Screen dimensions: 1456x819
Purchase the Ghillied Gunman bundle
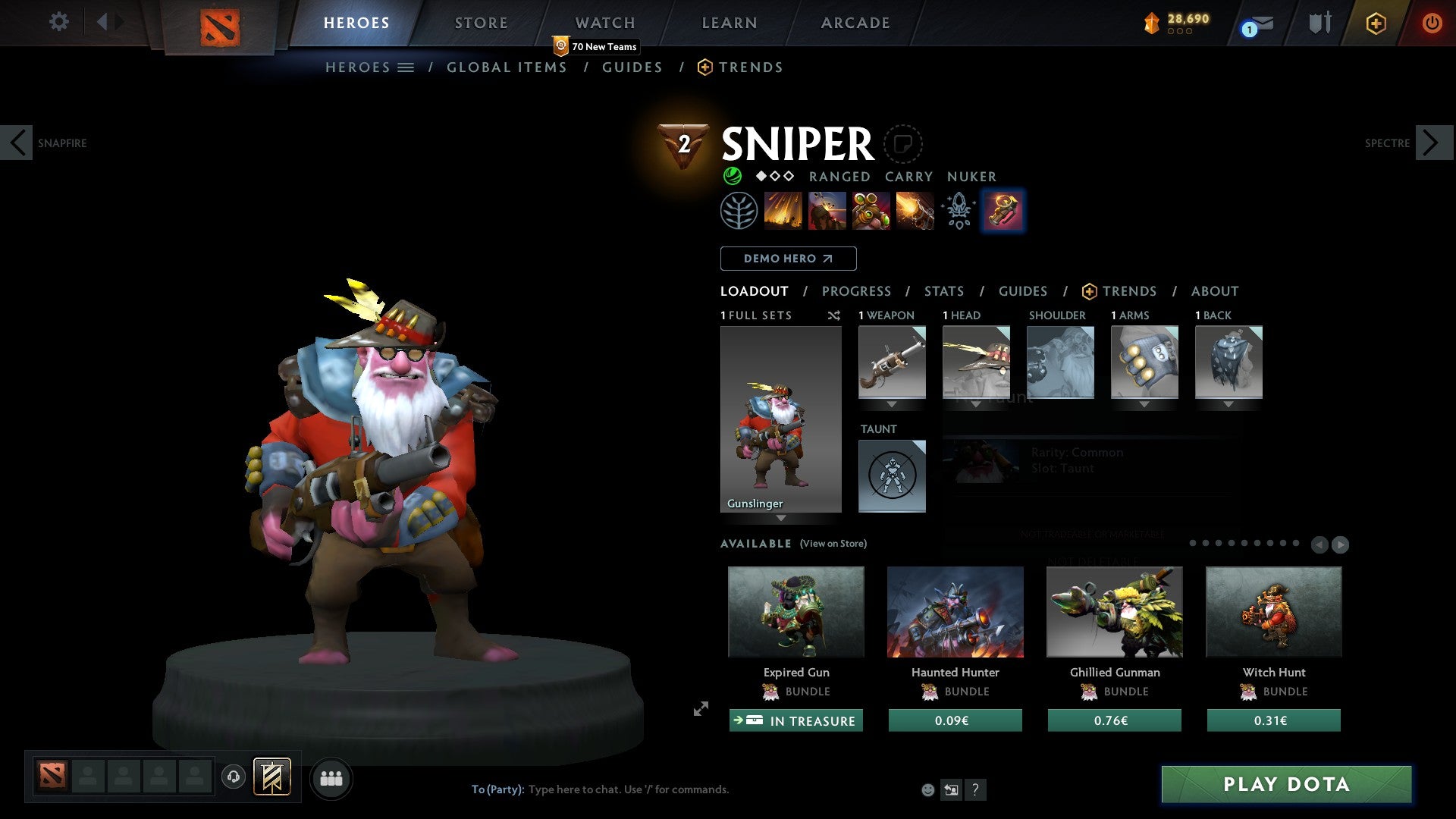(1114, 720)
